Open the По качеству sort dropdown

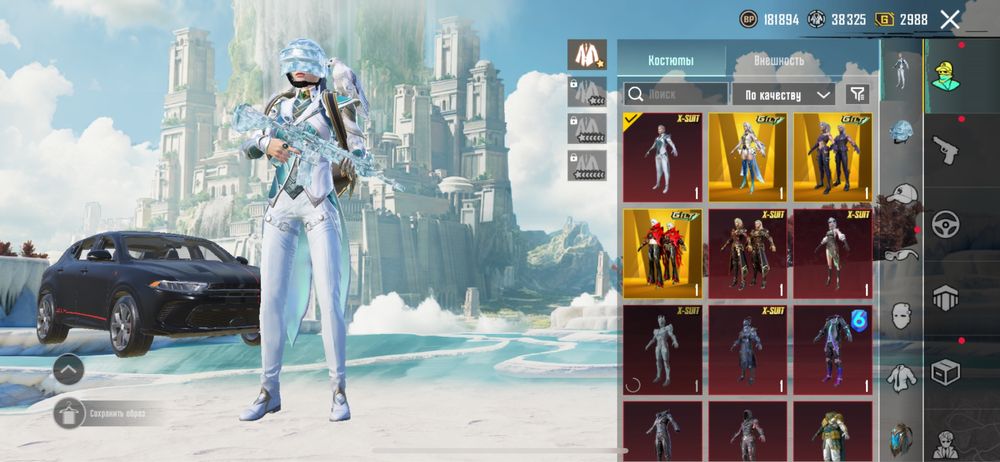(x=783, y=94)
